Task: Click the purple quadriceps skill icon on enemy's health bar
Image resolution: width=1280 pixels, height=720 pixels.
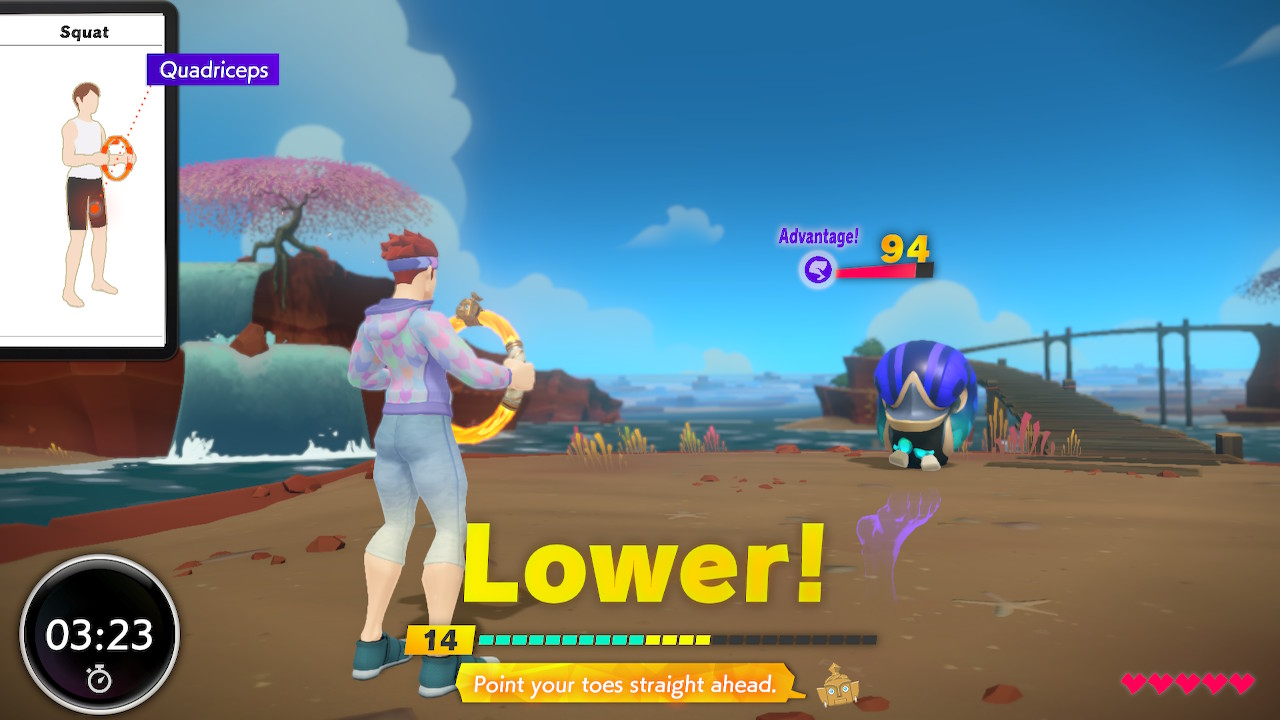Action: click(x=817, y=267)
